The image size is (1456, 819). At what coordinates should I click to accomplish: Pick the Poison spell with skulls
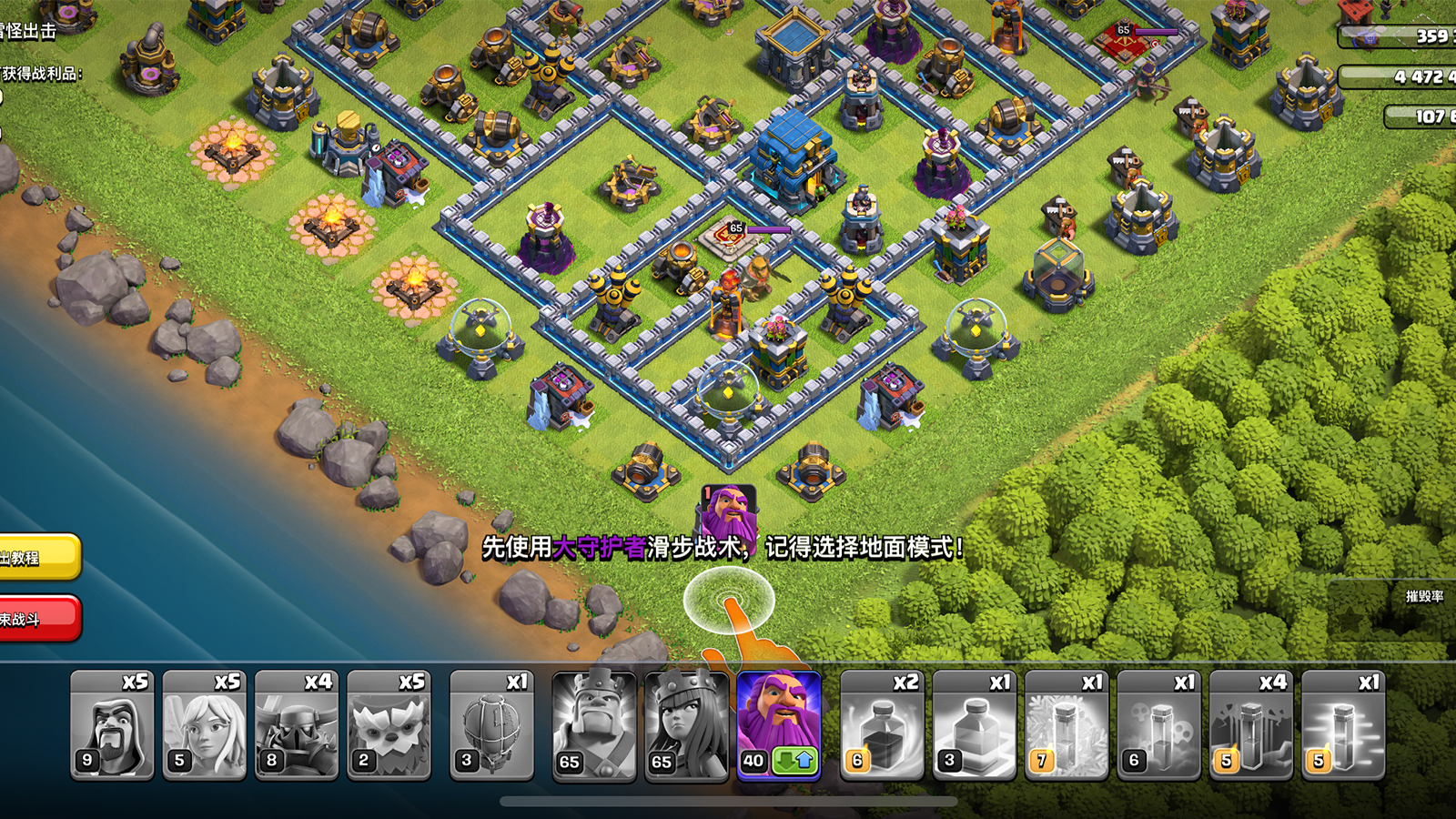pos(1158,725)
